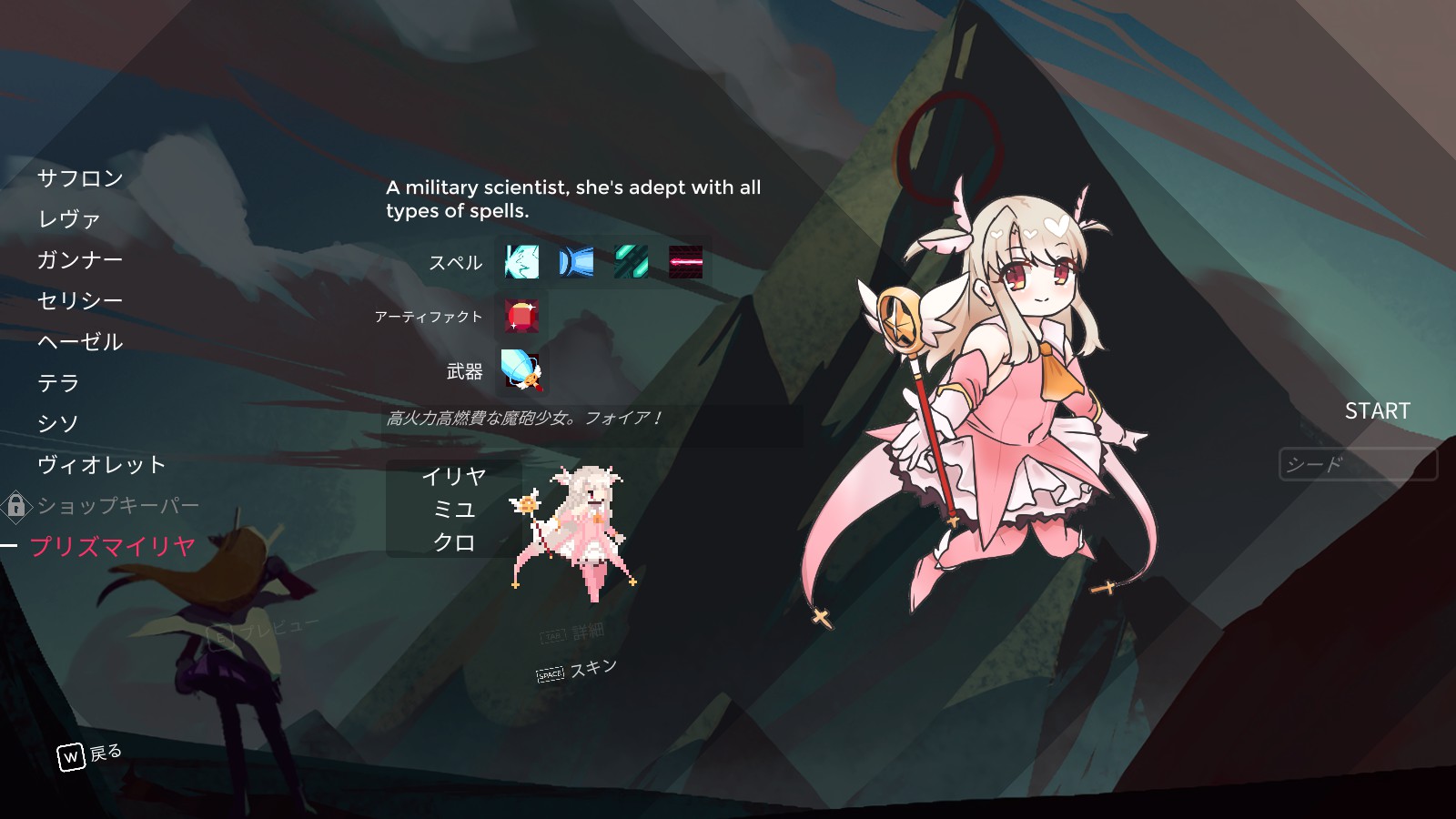Select the イリヤ skin option
This screenshot has width=1456, height=819.
point(457,475)
